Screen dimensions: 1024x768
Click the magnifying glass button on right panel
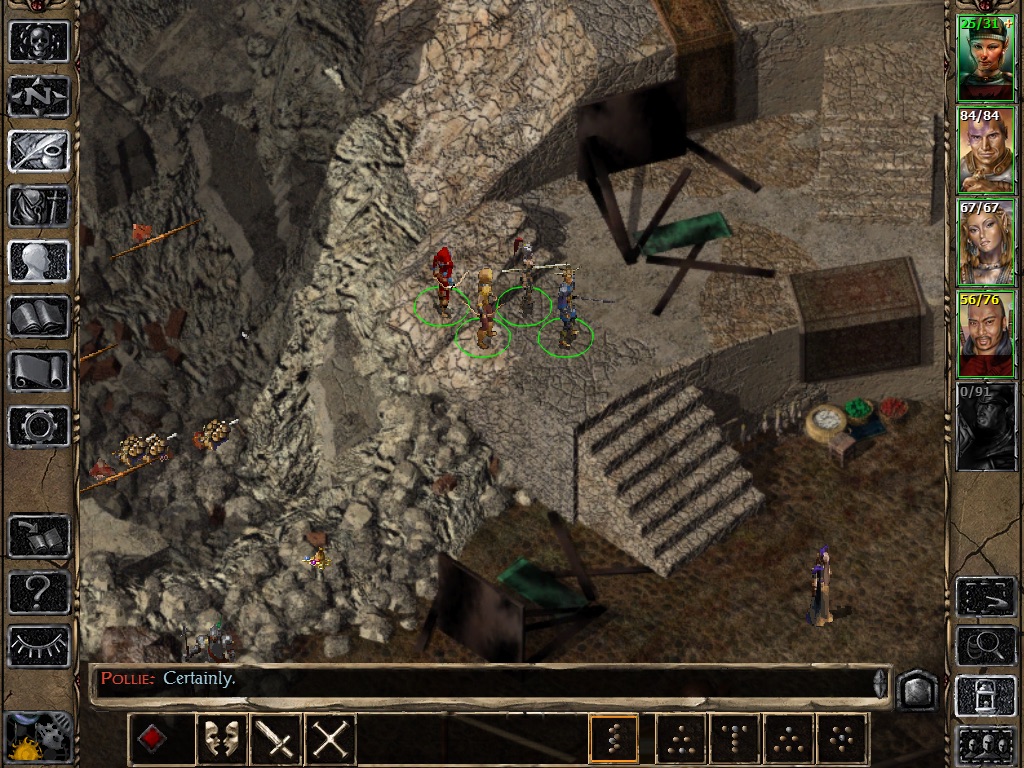click(x=986, y=647)
